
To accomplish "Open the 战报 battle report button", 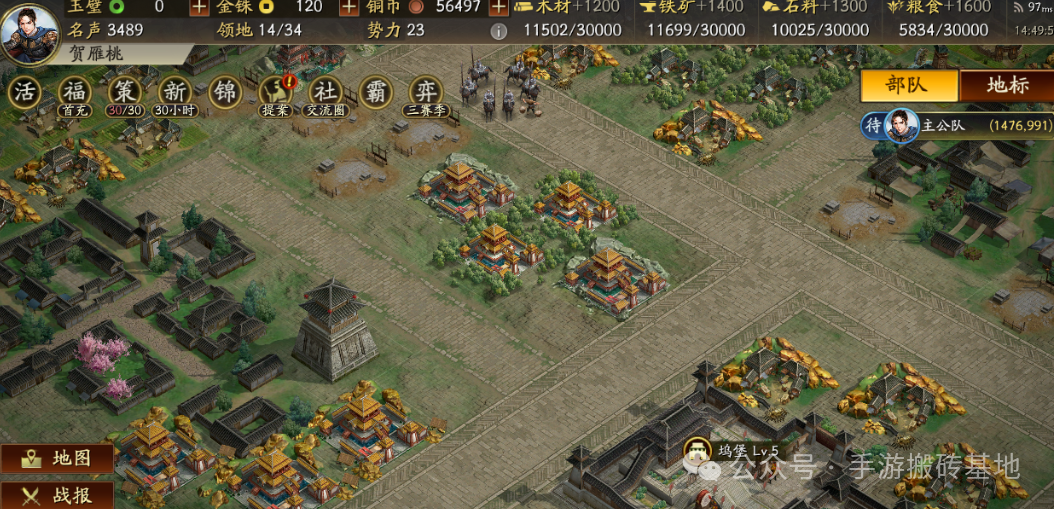I will pos(57,495).
